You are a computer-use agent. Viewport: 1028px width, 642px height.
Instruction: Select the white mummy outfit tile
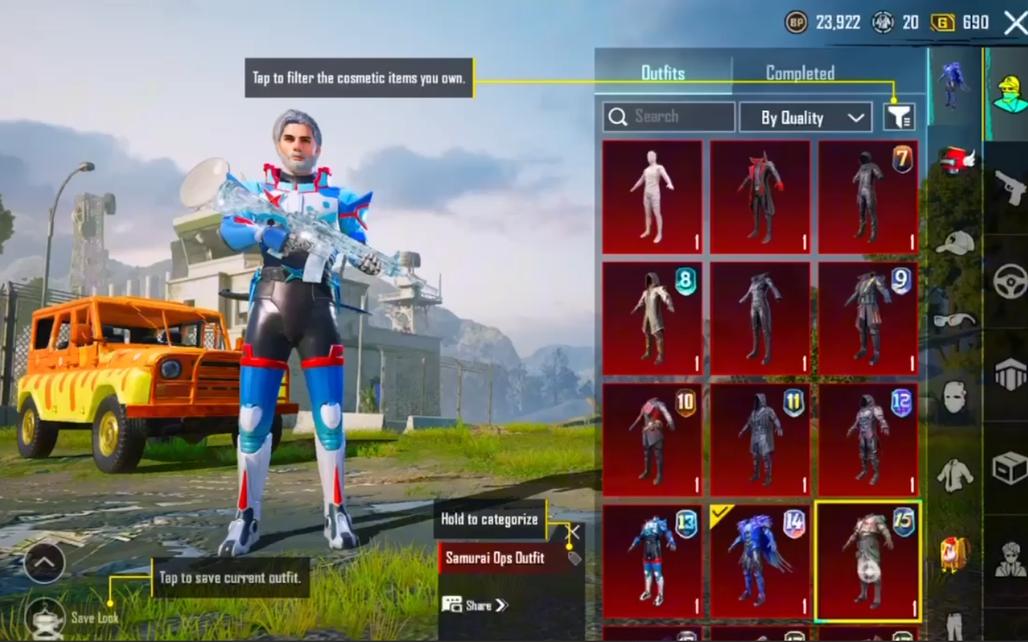coord(652,196)
